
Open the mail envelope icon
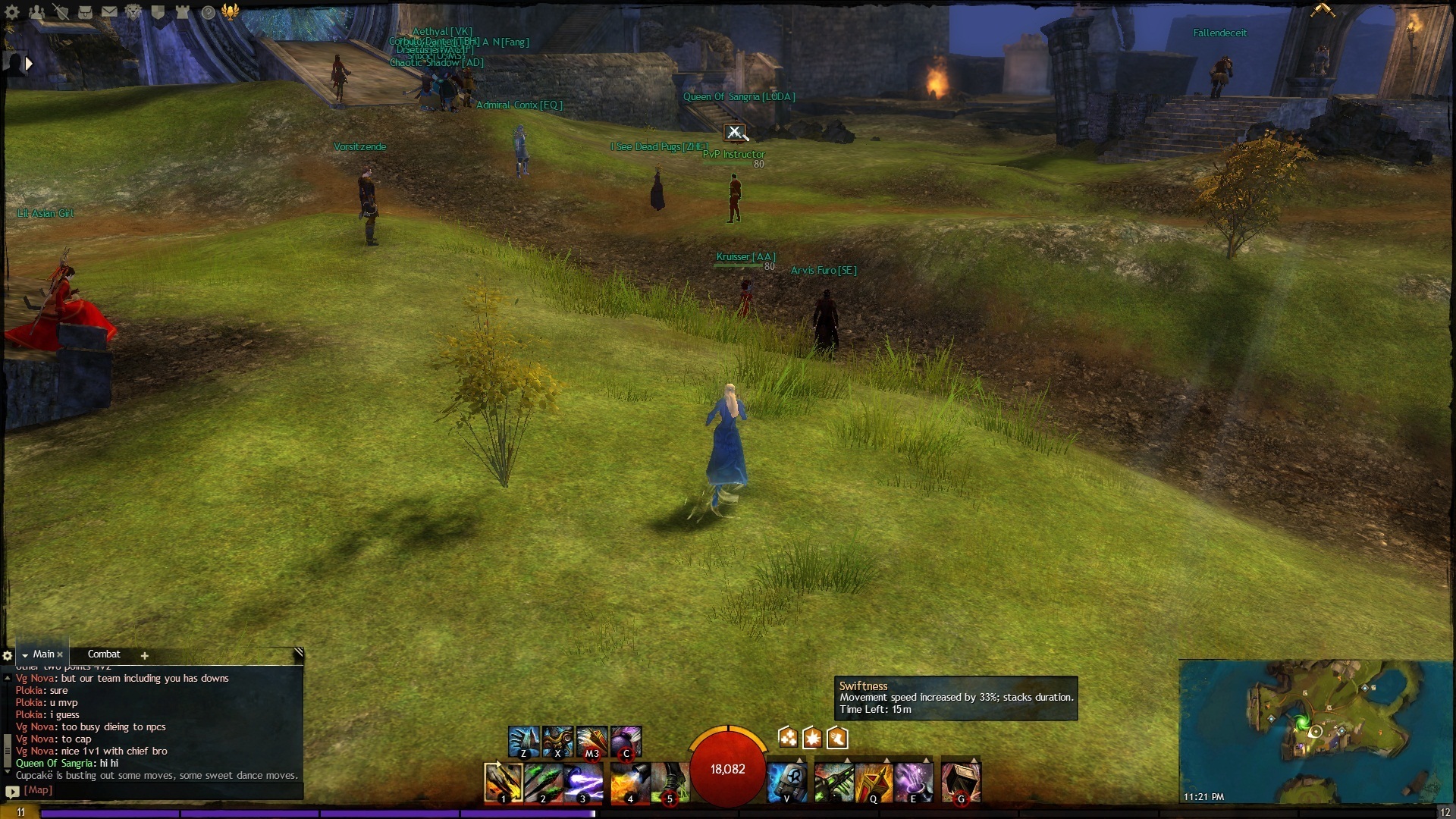click(x=109, y=12)
